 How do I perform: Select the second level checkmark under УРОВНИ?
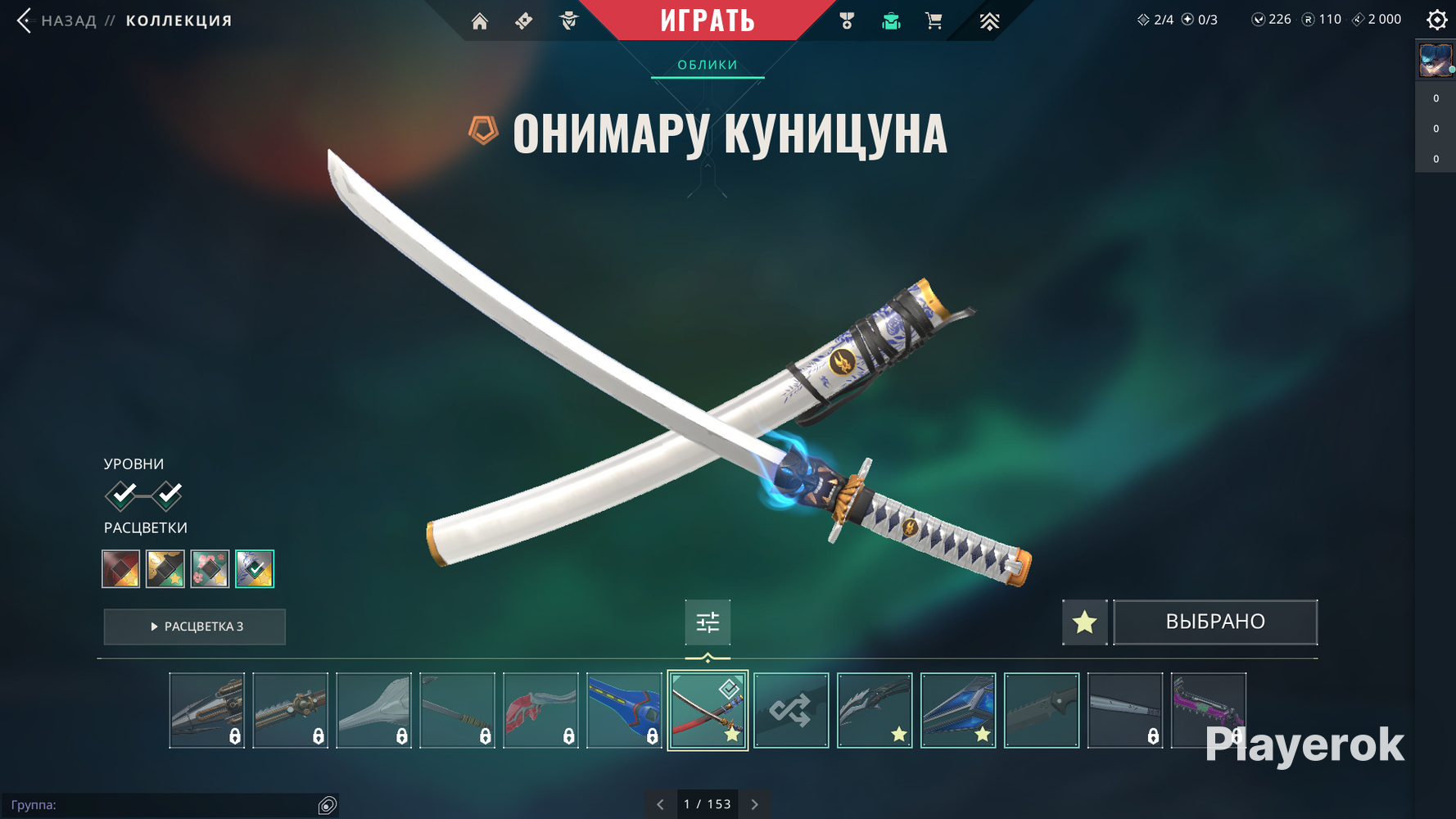pyautogui.click(x=168, y=495)
